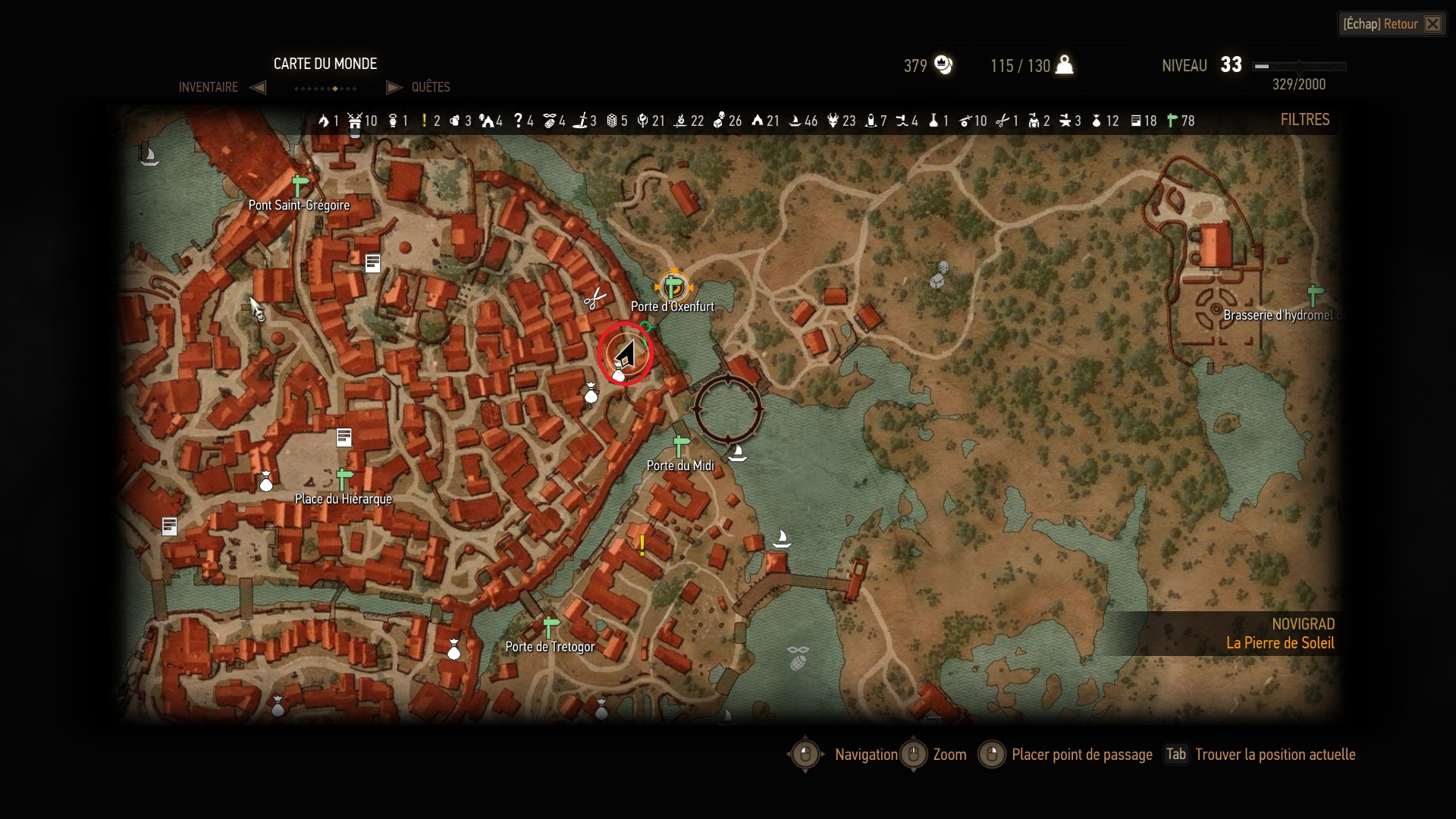Click the player position arrow marker
The width and height of the screenshot is (1456, 819).
tap(625, 353)
